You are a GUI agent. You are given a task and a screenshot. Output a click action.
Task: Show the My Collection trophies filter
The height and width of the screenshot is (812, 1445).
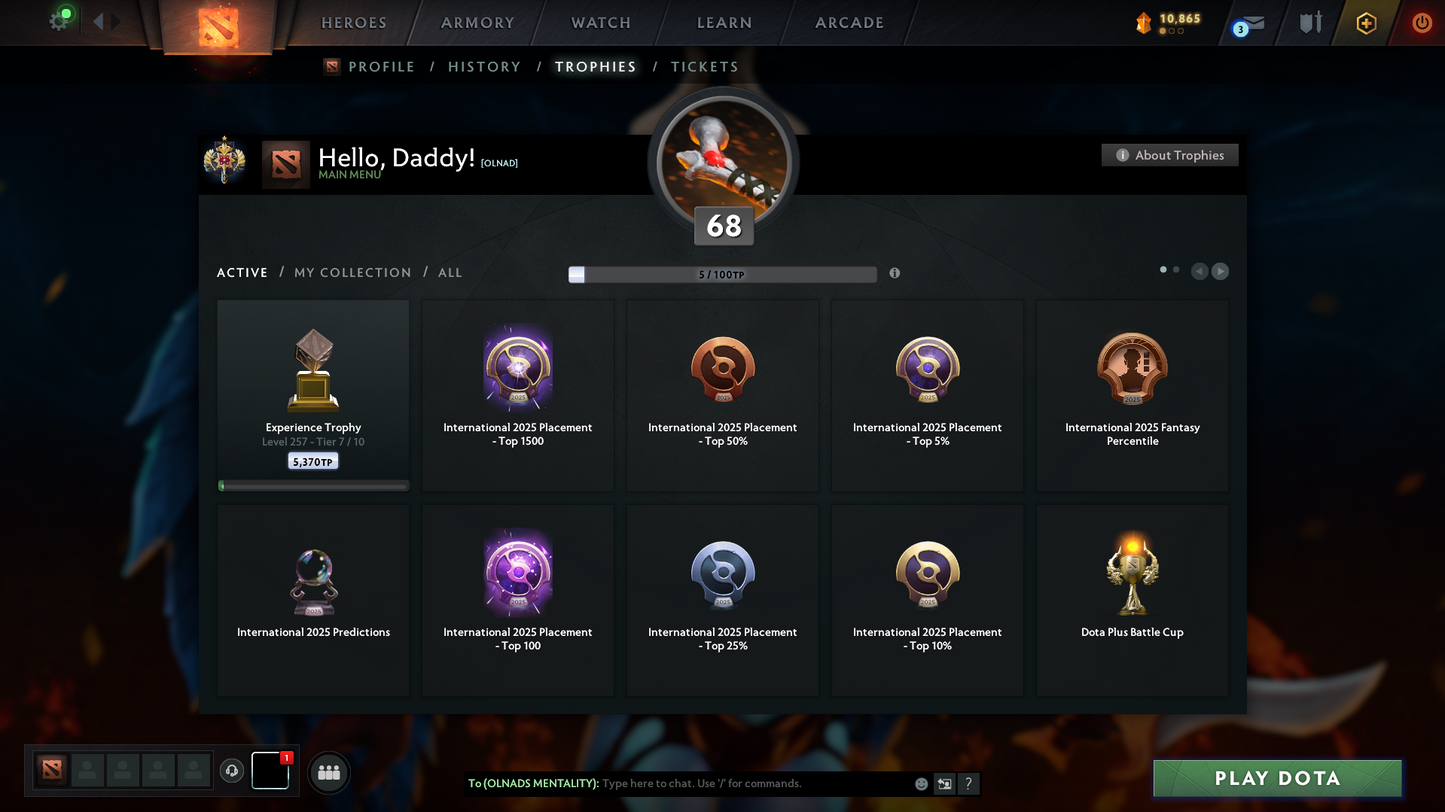tap(352, 273)
